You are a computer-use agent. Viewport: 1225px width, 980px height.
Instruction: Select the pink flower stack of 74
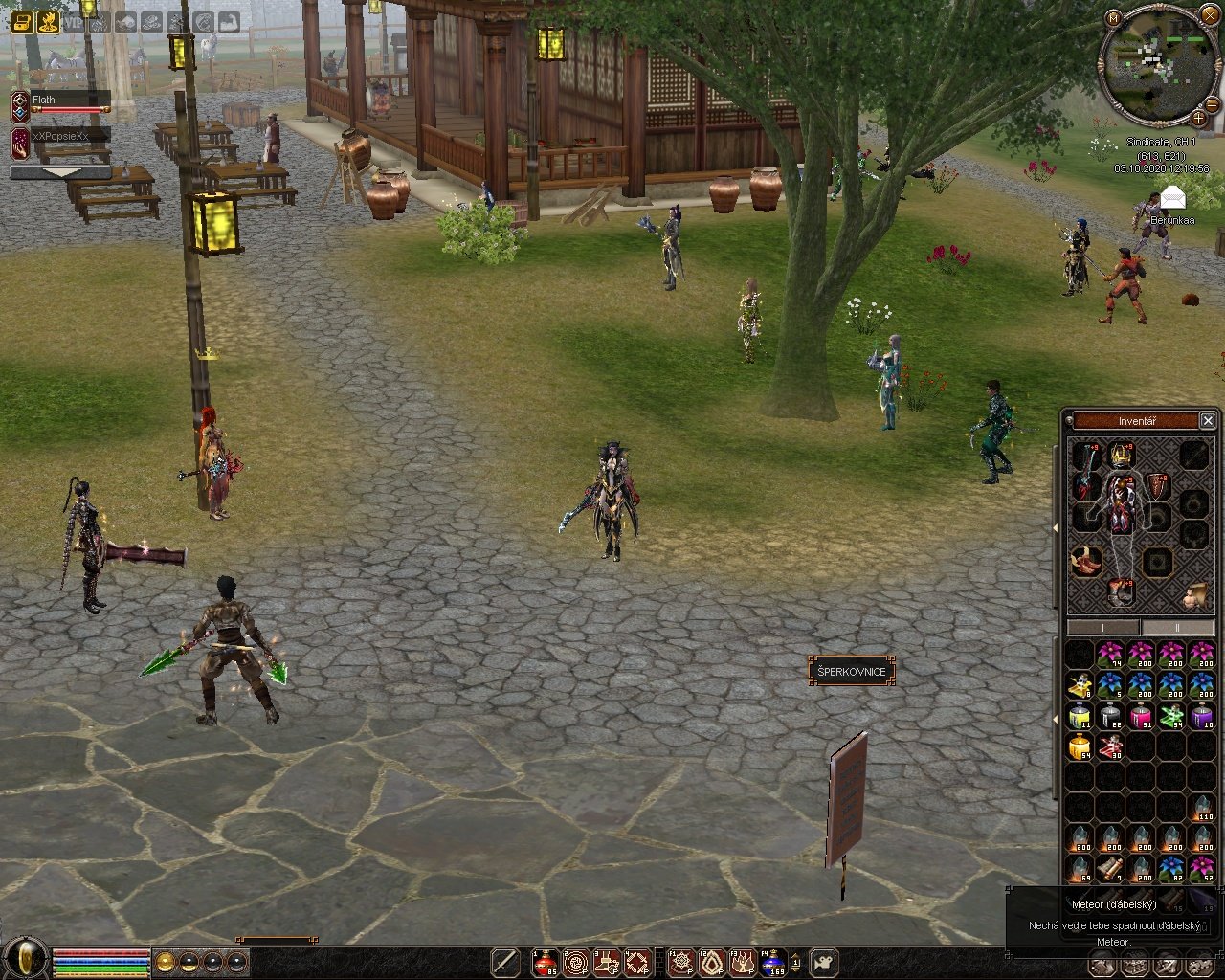click(x=1110, y=655)
